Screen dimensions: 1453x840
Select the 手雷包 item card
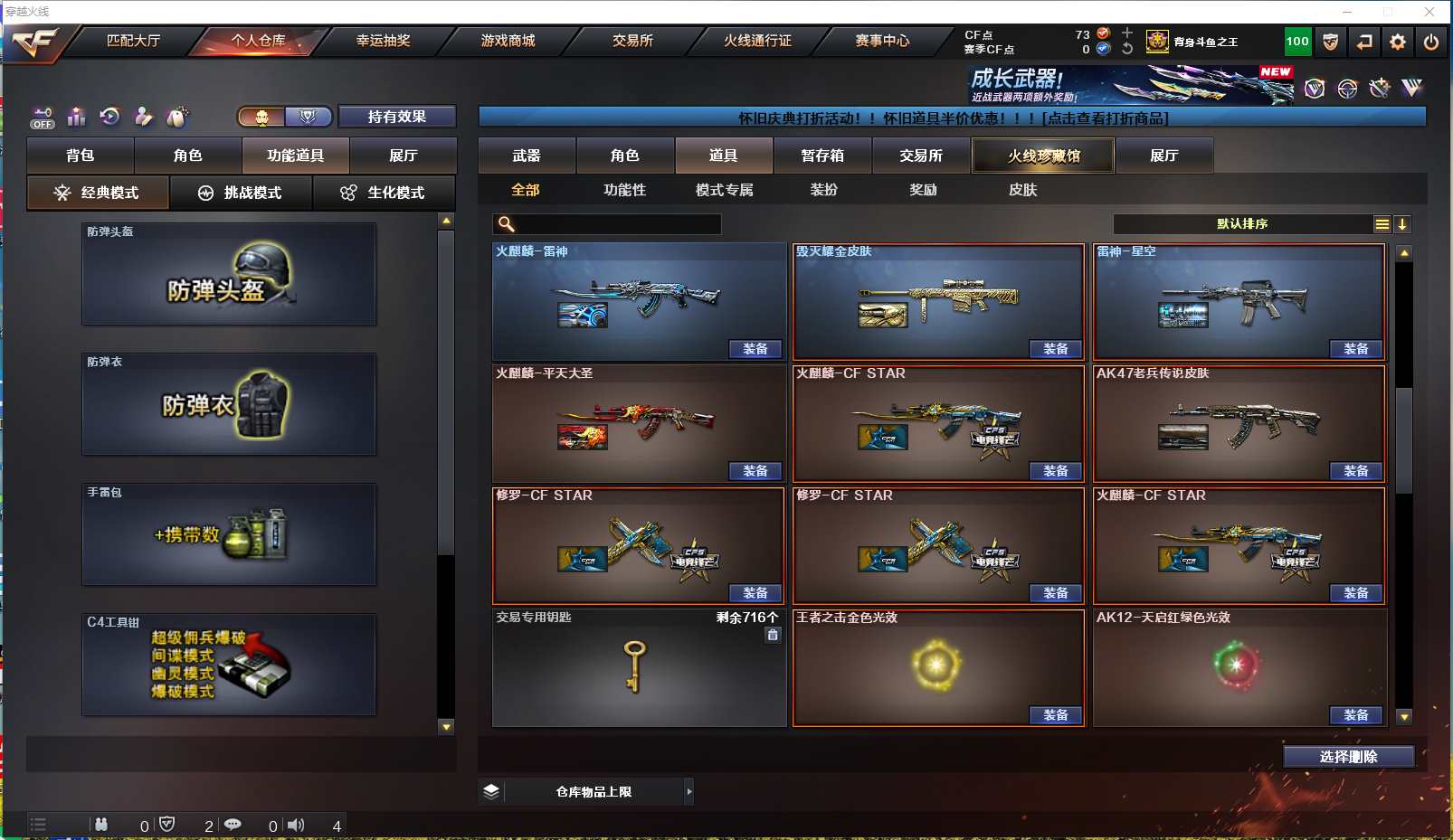pos(229,534)
